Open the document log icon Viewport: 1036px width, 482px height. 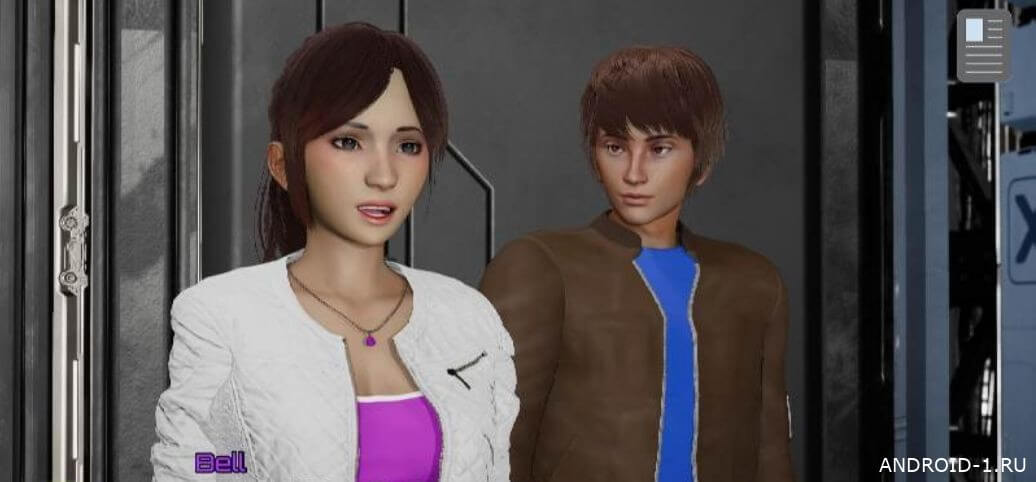[x=984, y=46]
